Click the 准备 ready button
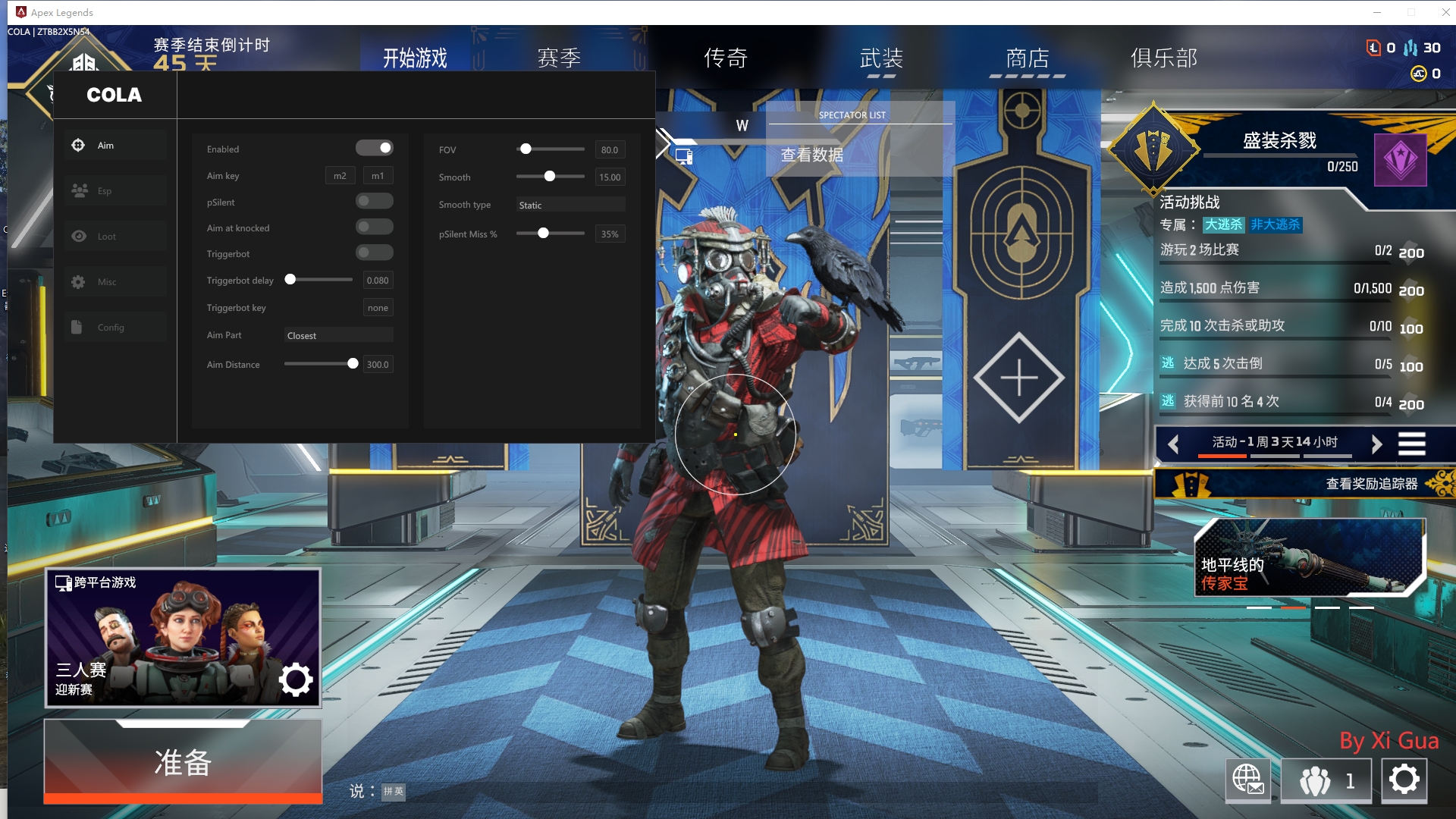This screenshot has height=819, width=1456. tap(183, 761)
